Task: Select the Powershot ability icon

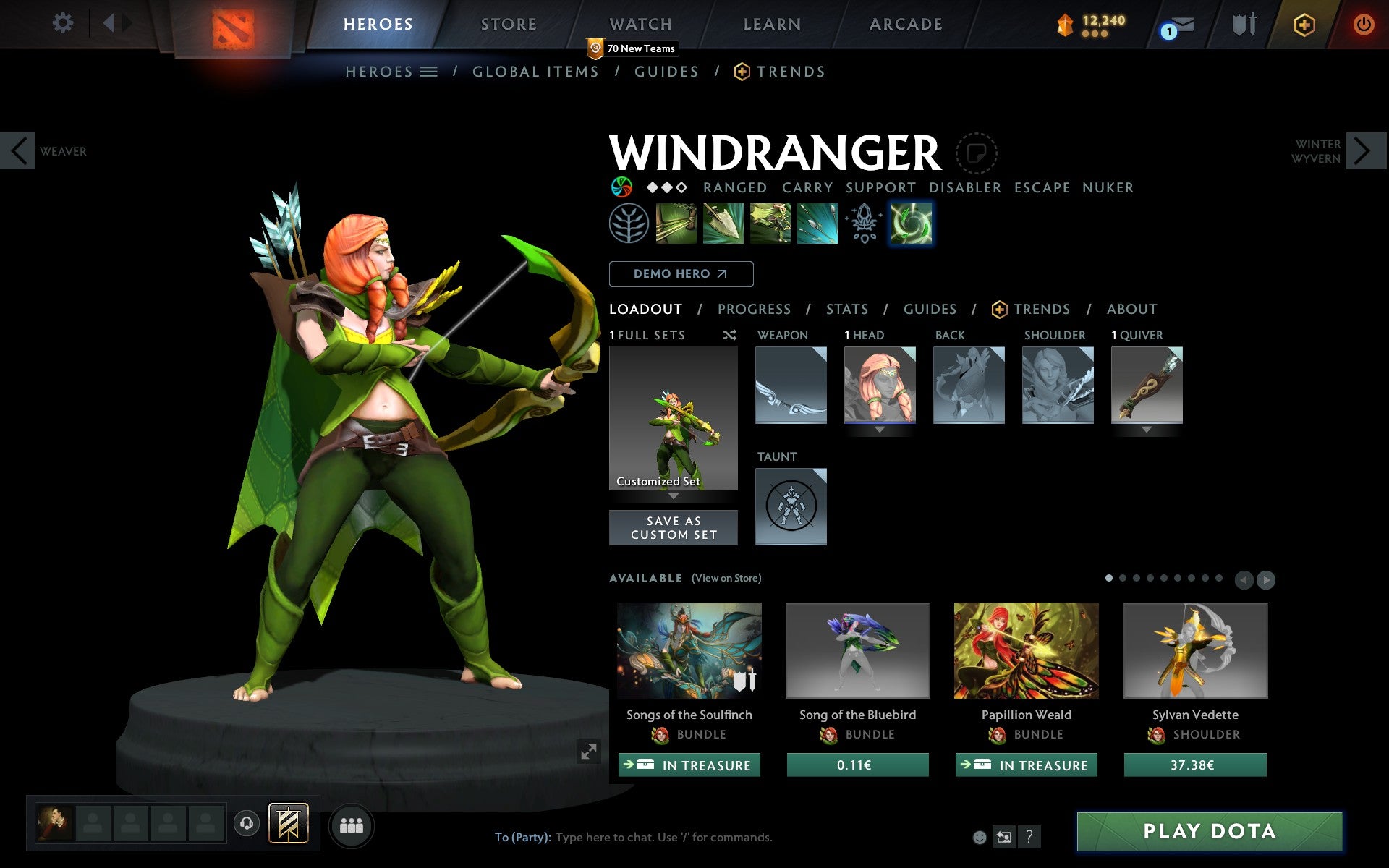Action: click(x=724, y=223)
